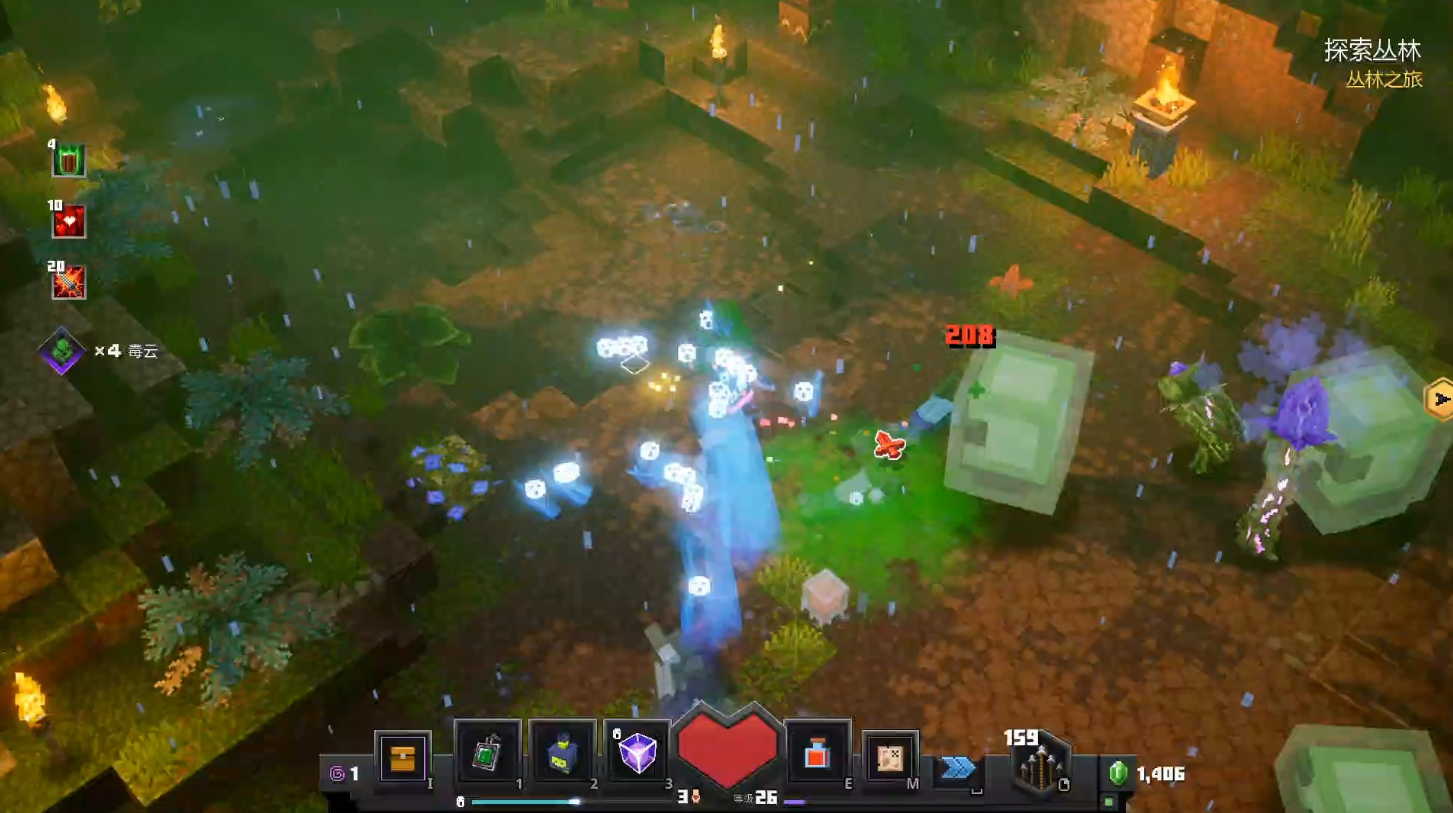Select the green shield buff icon

(x=69, y=160)
